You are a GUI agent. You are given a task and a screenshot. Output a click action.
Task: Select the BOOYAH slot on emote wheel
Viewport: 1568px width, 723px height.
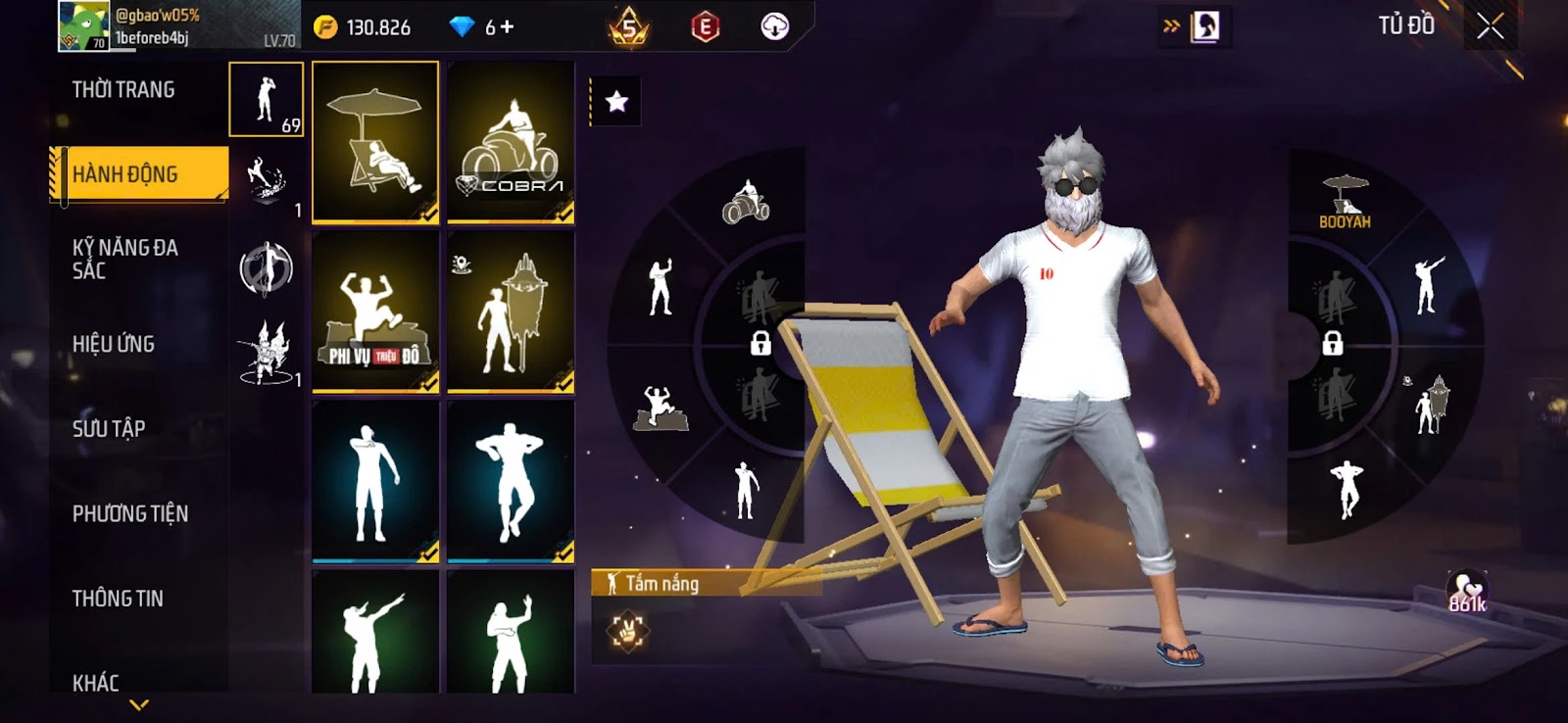pos(1345,203)
